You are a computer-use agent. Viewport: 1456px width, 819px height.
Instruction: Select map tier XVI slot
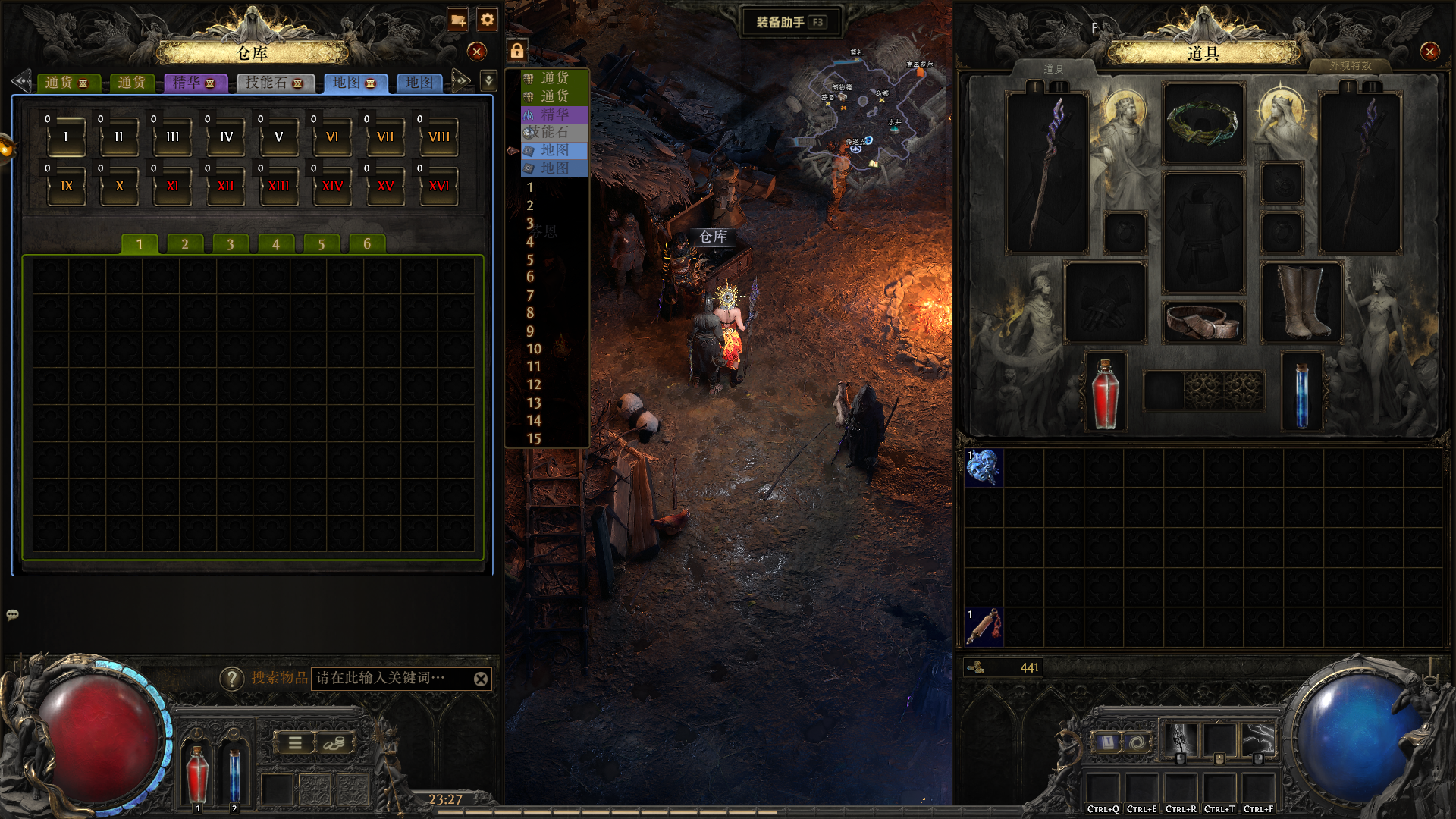click(439, 186)
